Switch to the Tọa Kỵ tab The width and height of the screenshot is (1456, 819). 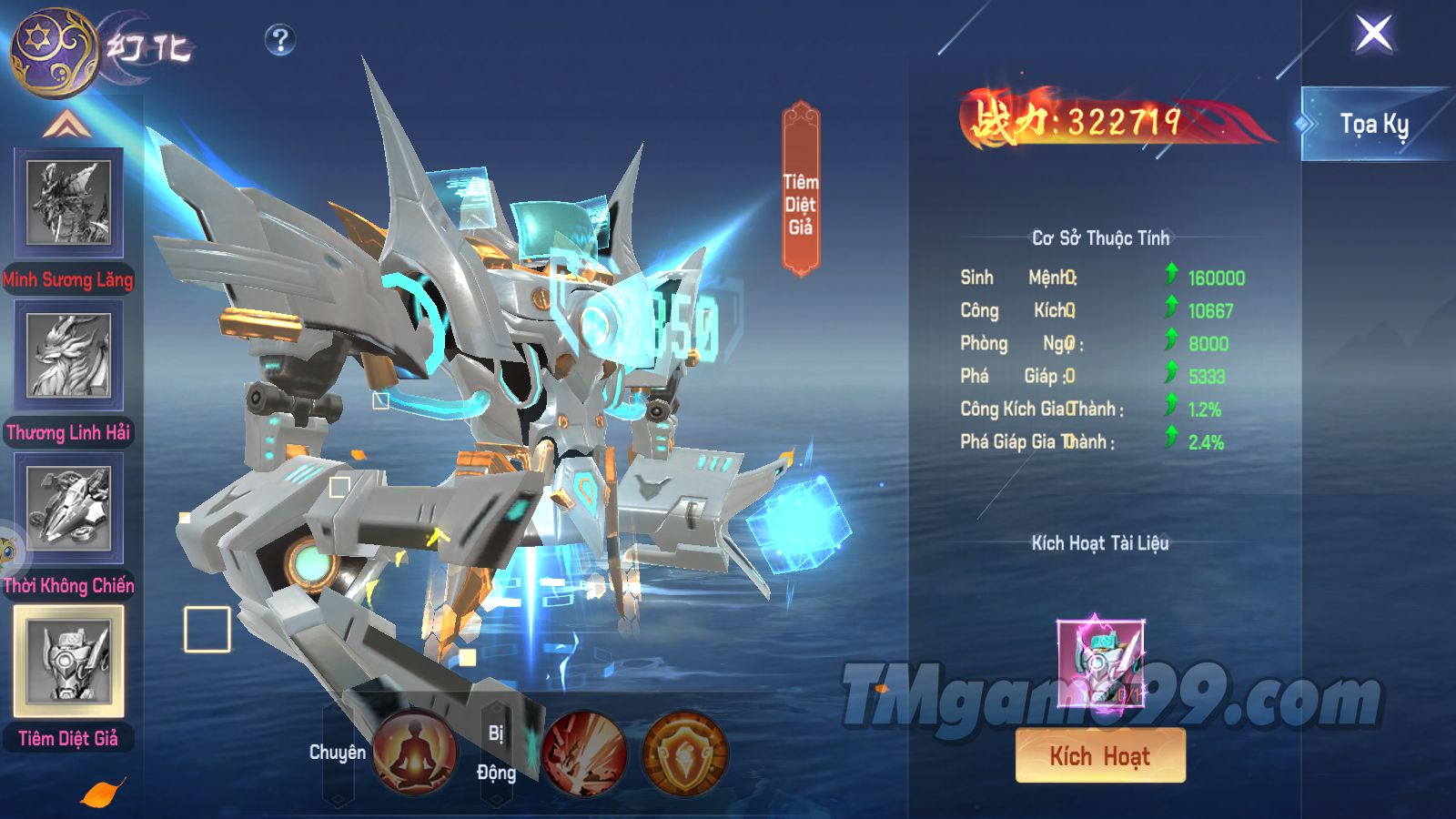1373,124
